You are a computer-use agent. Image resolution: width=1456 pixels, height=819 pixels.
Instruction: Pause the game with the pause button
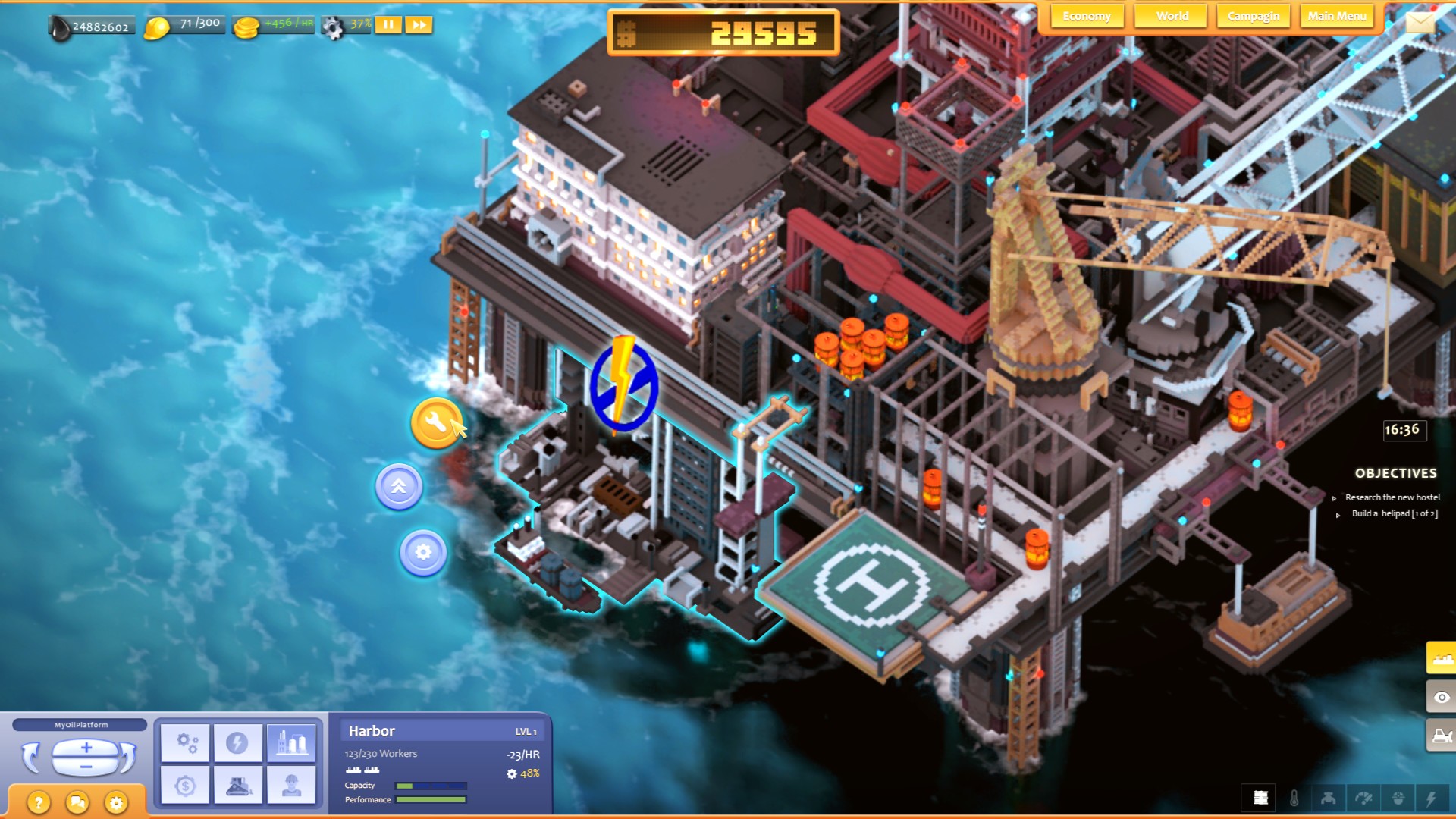[388, 25]
